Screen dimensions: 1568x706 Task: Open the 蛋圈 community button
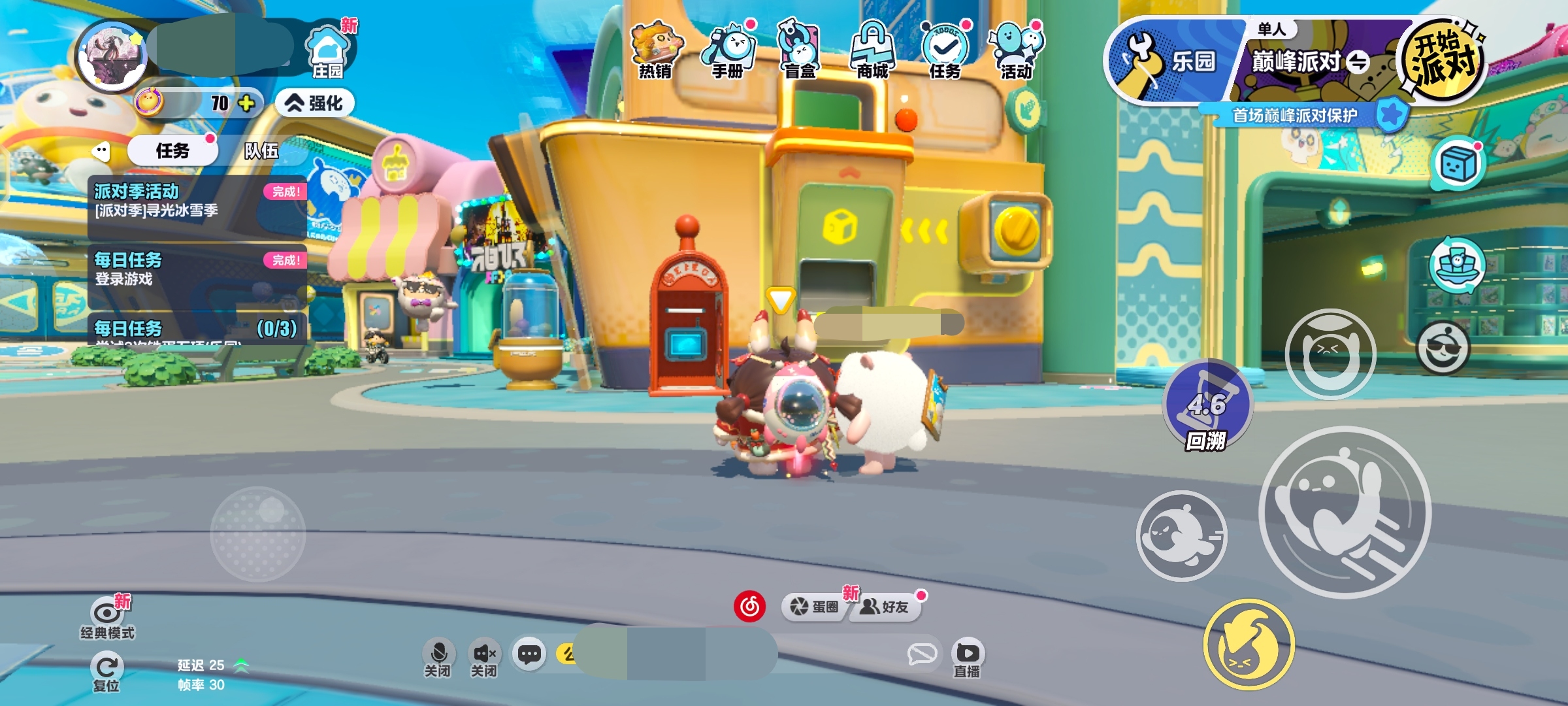click(814, 607)
